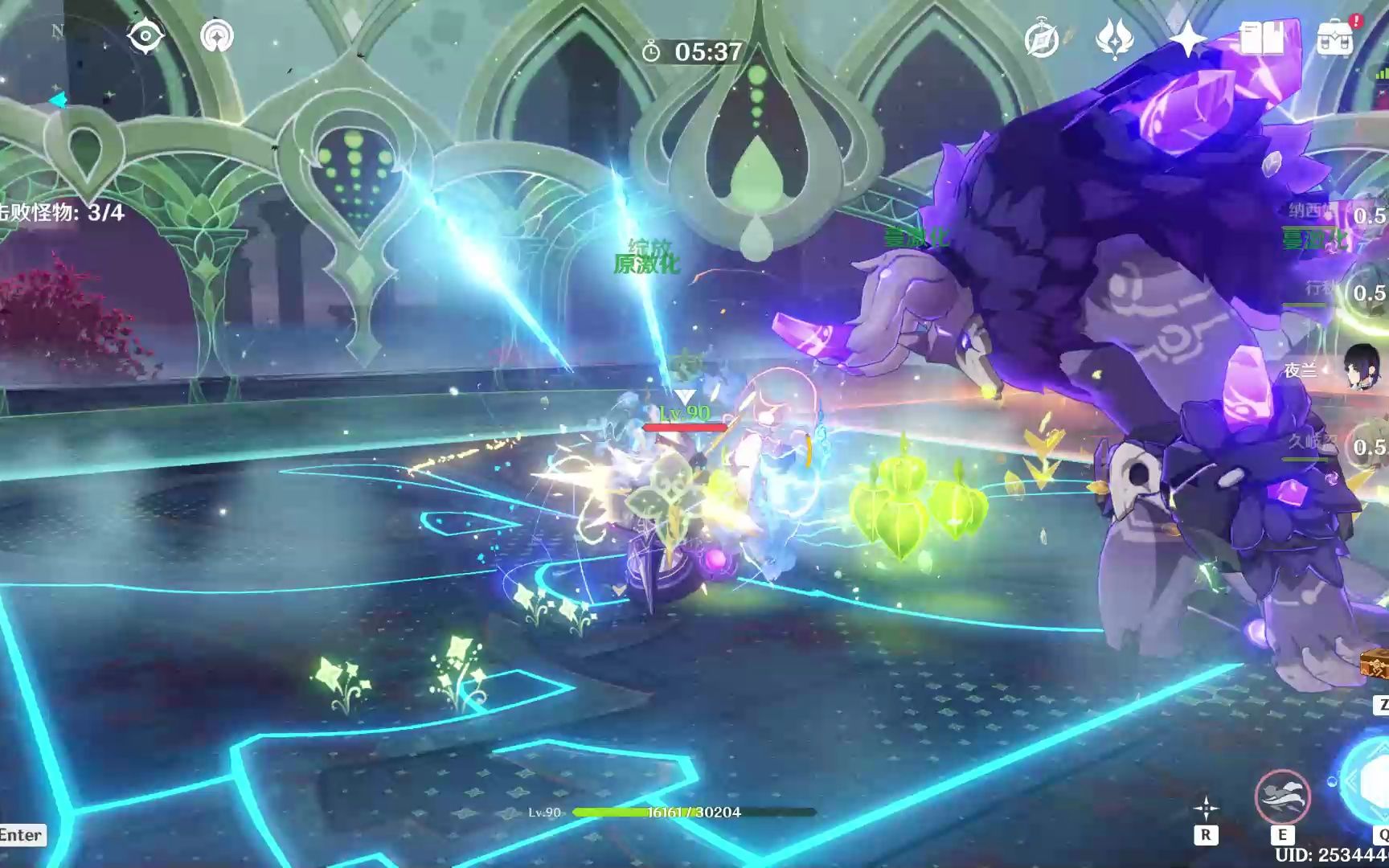The height and width of the screenshot is (868, 1389).
Task: Open the co-op mode signal icon
Action: [x=217, y=36]
